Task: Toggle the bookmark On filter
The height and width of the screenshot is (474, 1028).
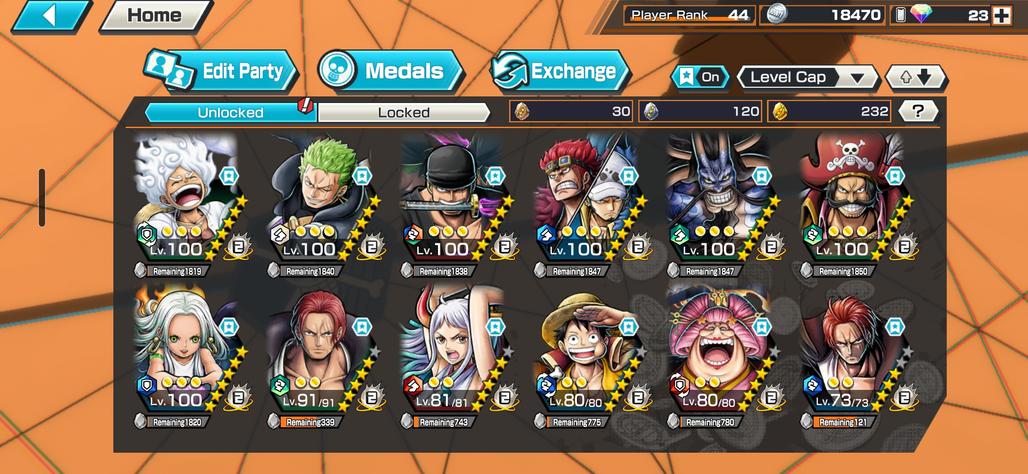Action: click(700, 78)
